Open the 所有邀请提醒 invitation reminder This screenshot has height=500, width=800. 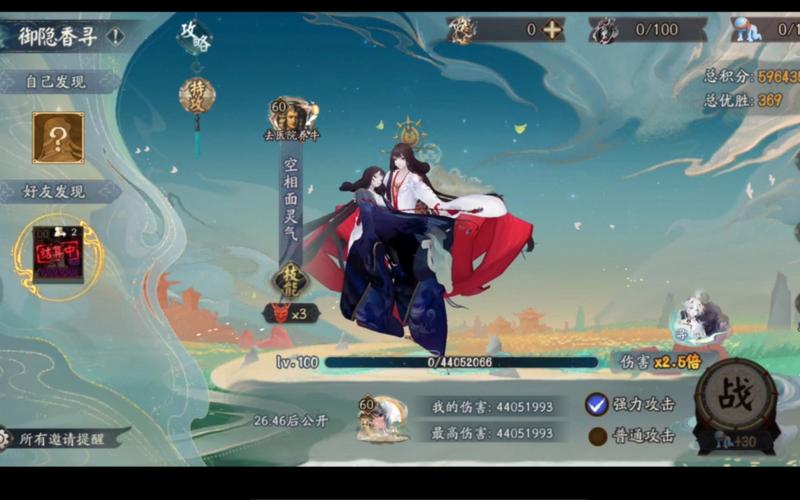tap(65, 438)
